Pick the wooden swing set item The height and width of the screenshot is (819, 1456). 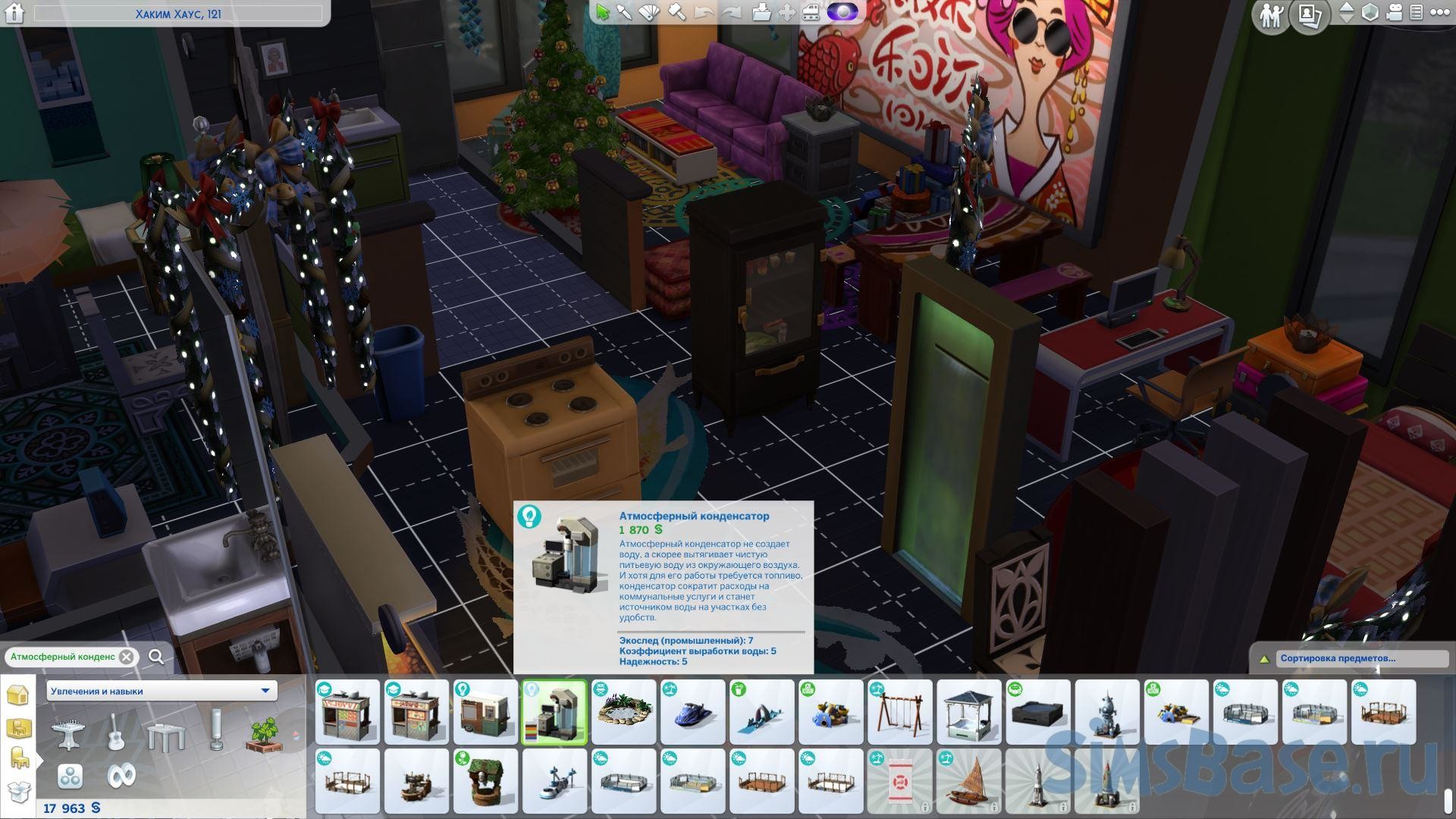point(899,712)
